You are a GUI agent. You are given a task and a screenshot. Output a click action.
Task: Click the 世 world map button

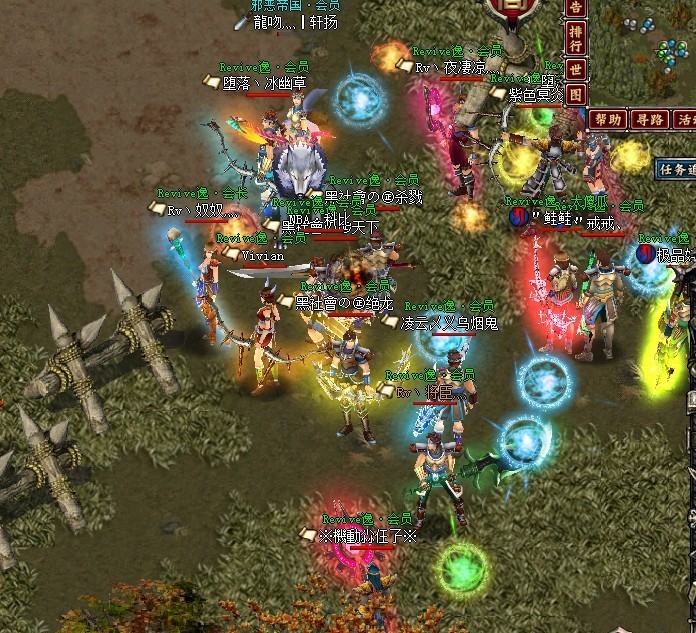[x=575, y=69]
